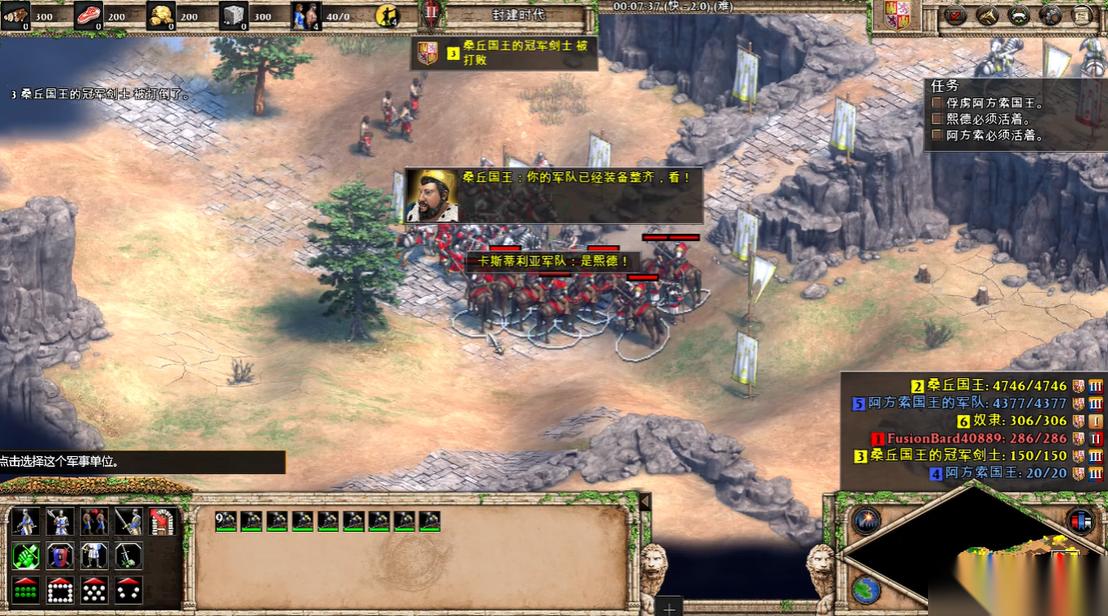Viewport: 1108px width, 616px height.
Task: Open the tech tree button
Action: tap(1019, 15)
